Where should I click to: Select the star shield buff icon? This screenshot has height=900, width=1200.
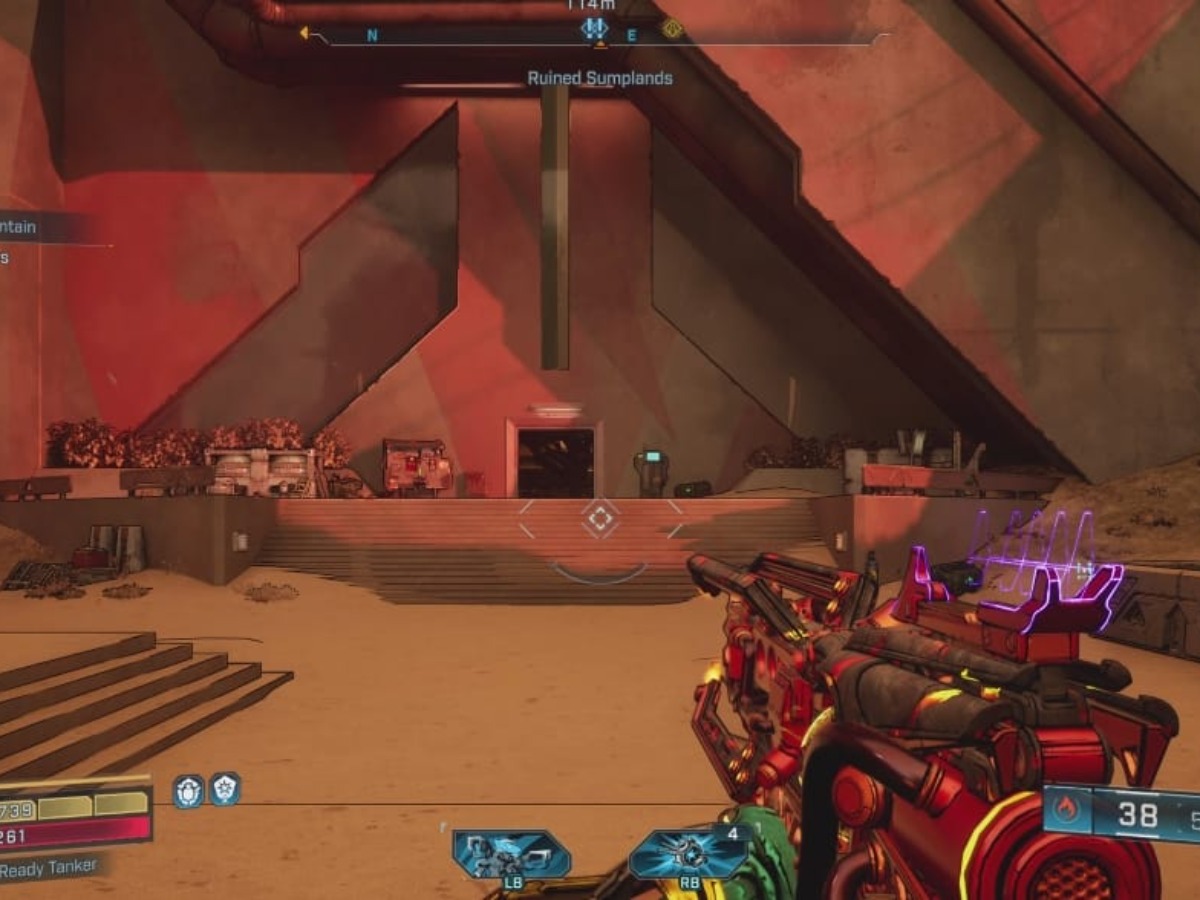tap(224, 789)
